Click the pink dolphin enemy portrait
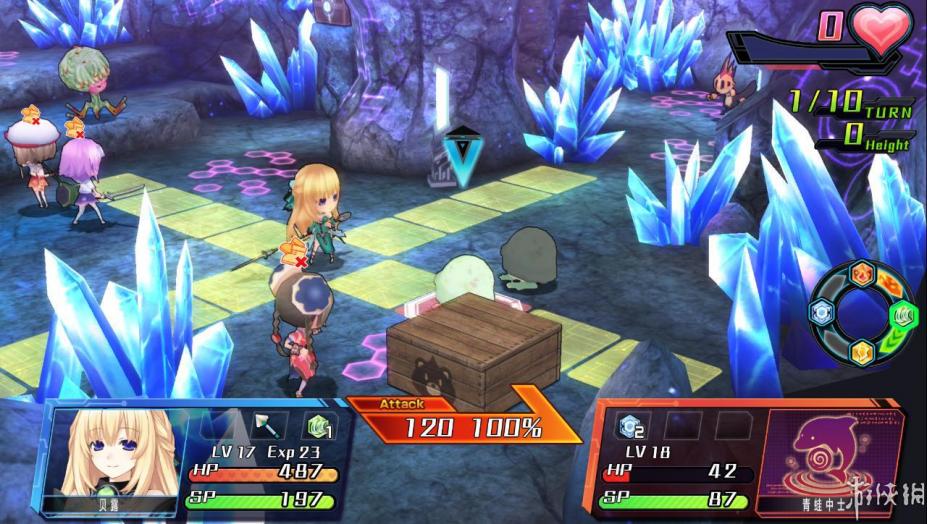 pos(827,454)
